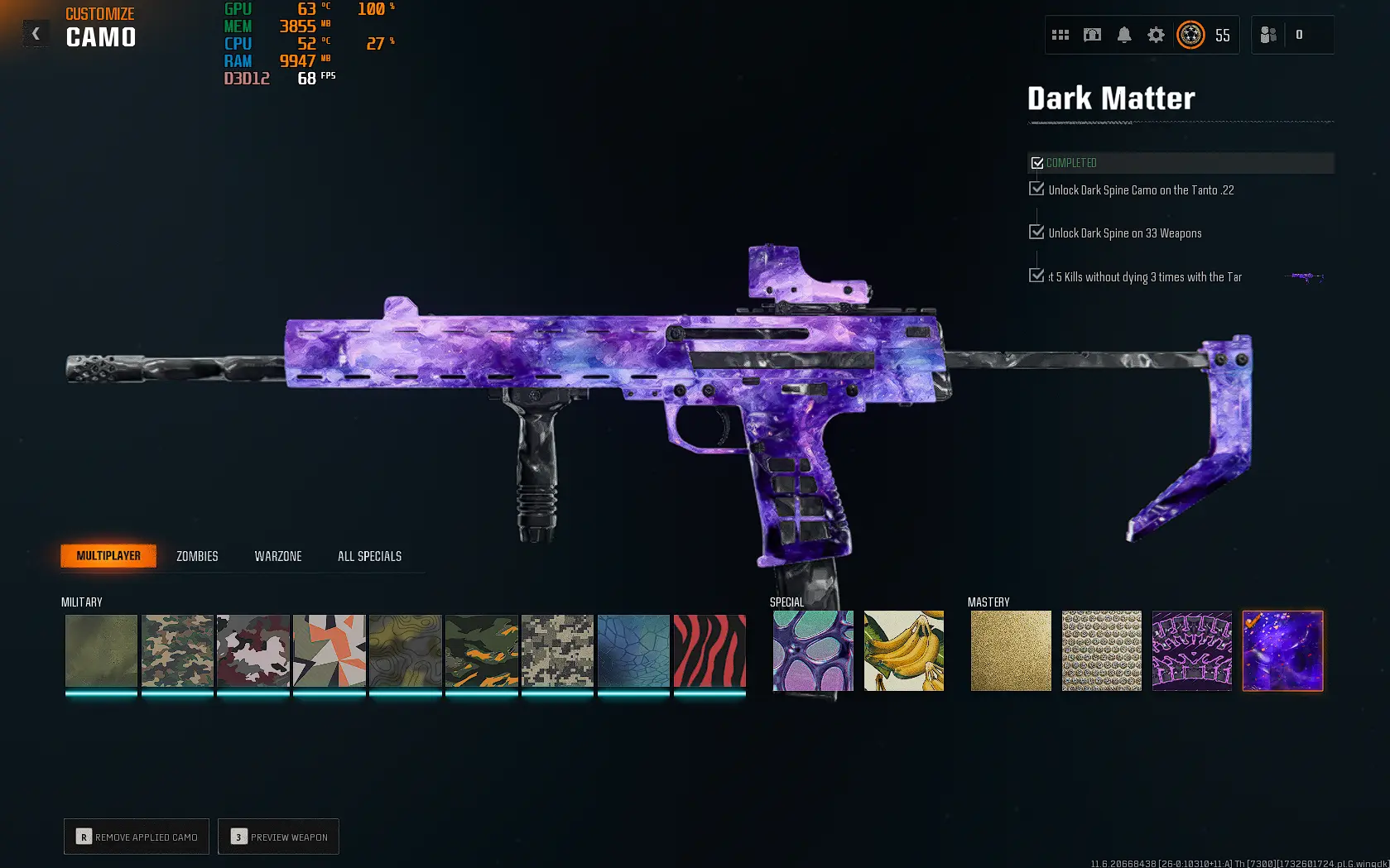This screenshot has height=868, width=1390.
Task: Click the R keybind icon for removing camo
Action: pos(83,837)
